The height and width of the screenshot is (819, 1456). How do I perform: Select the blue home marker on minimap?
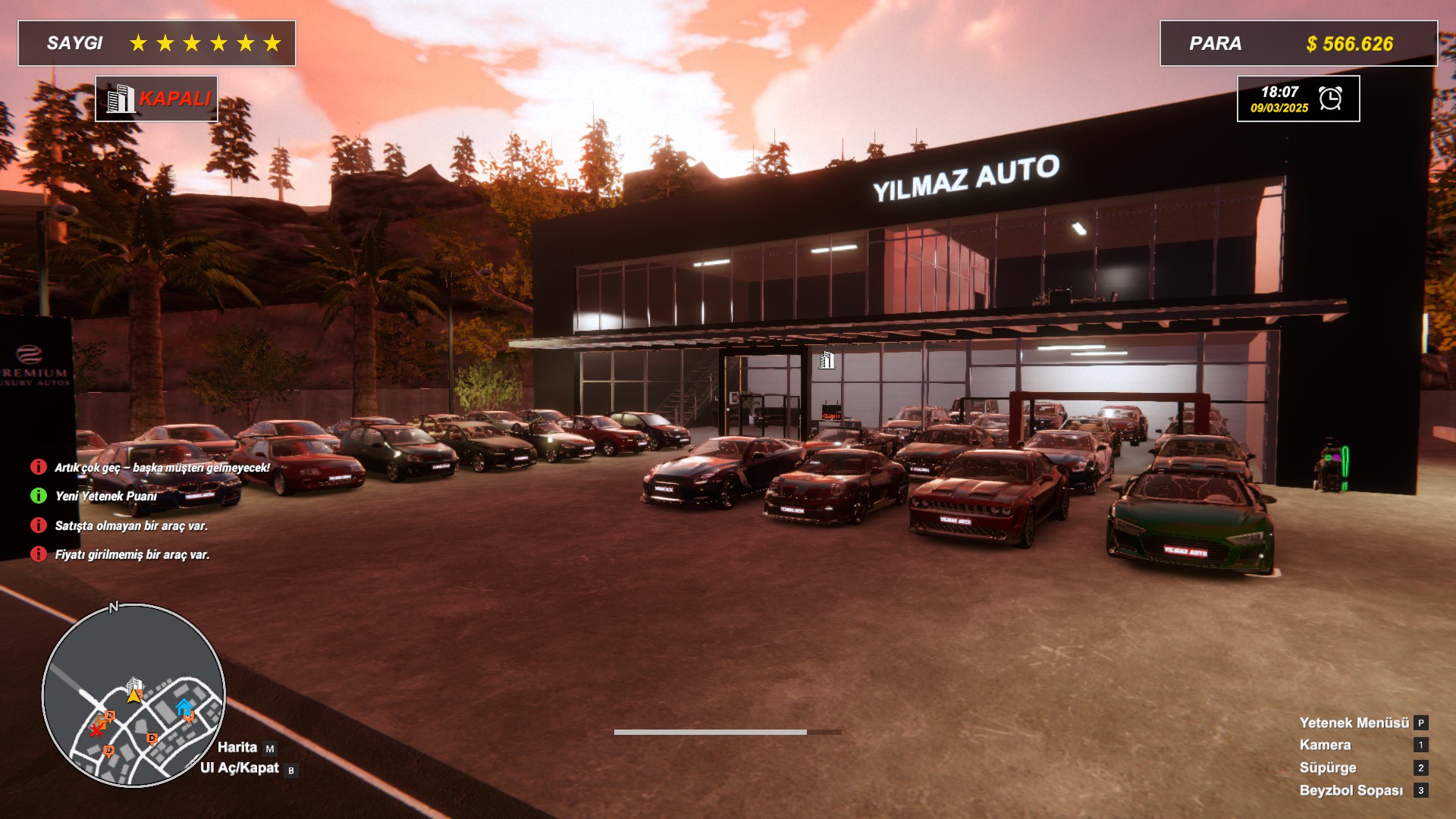click(184, 707)
